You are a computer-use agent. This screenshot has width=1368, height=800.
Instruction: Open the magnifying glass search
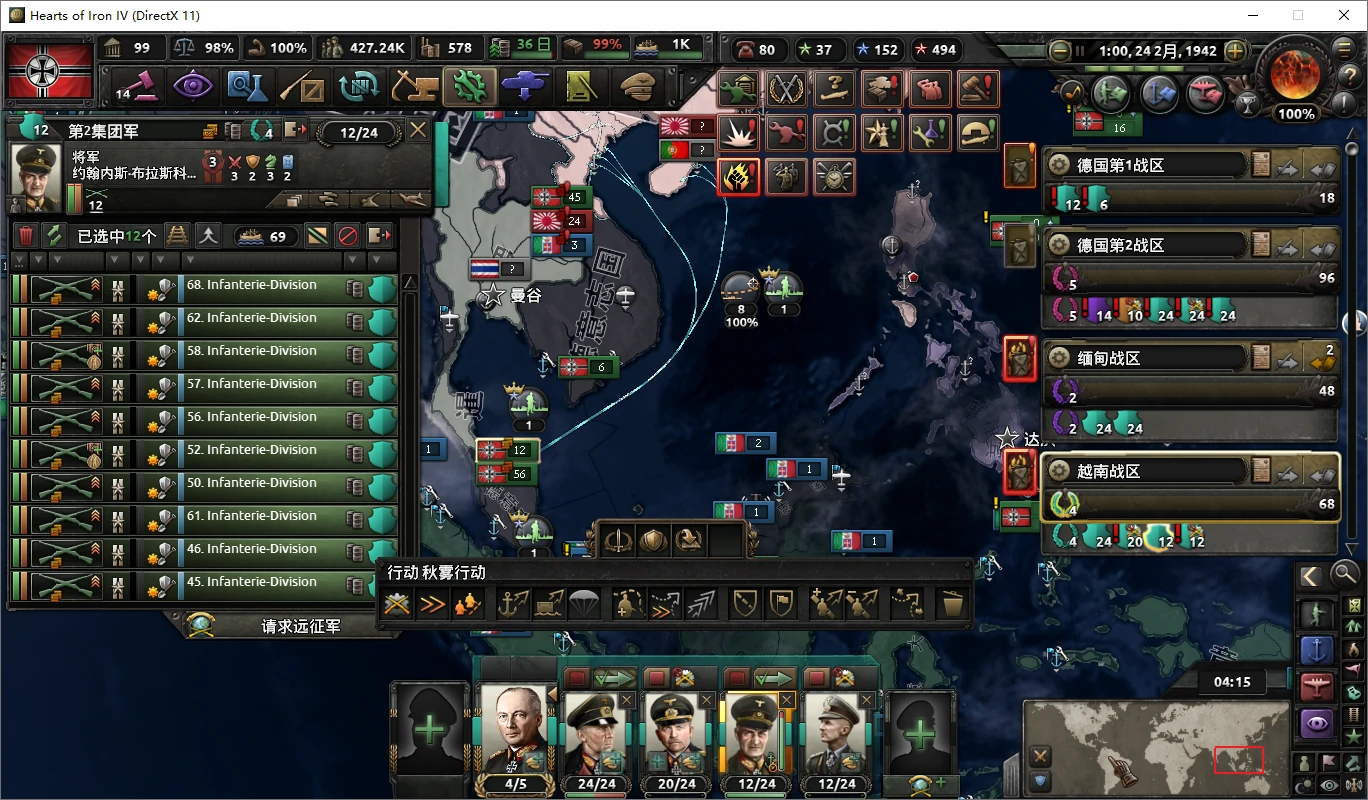1346,573
